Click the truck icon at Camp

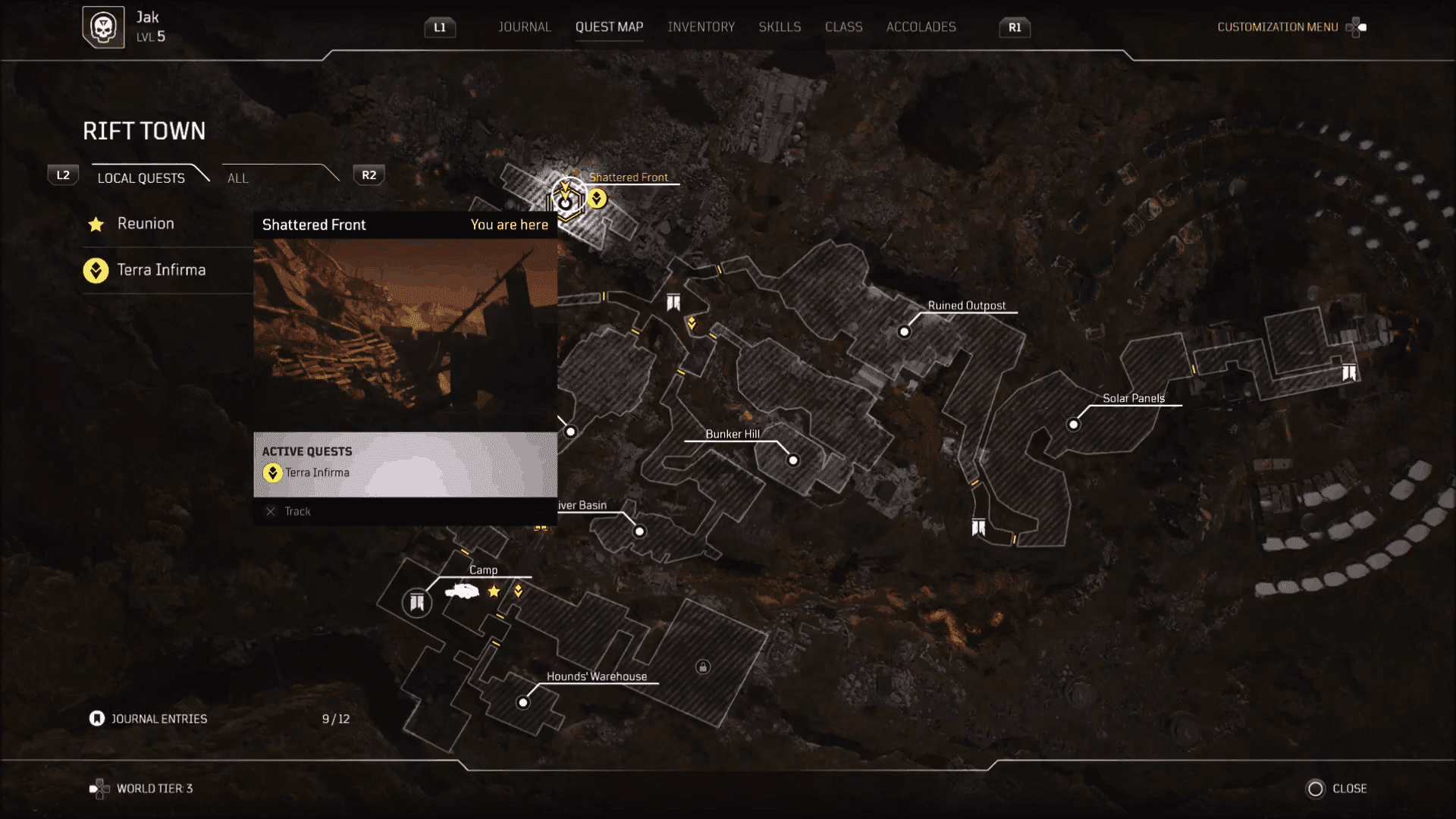[463, 591]
